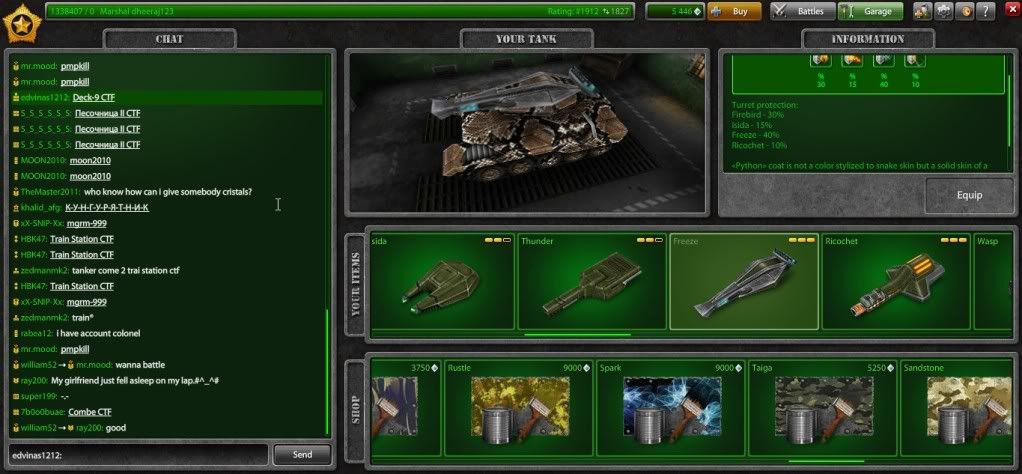Image resolution: width=1022 pixels, height=474 pixels.
Task: Select the Thunder turret in your items
Action: [592, 285]
